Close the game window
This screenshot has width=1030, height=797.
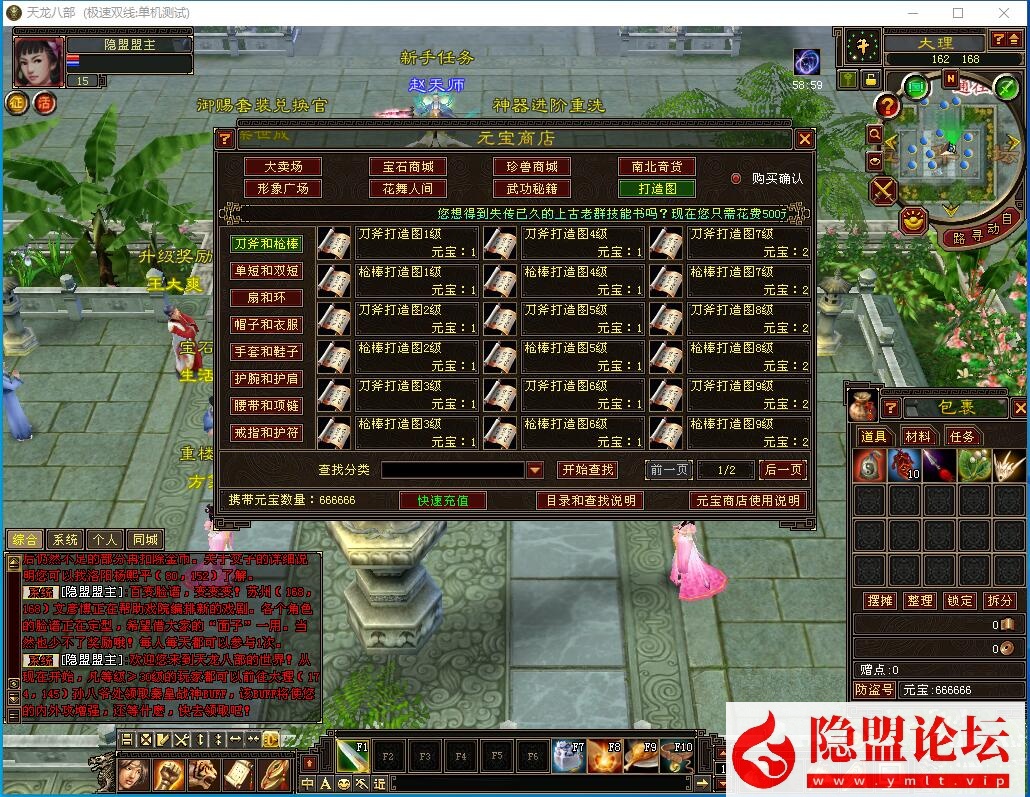[1003, 13]
